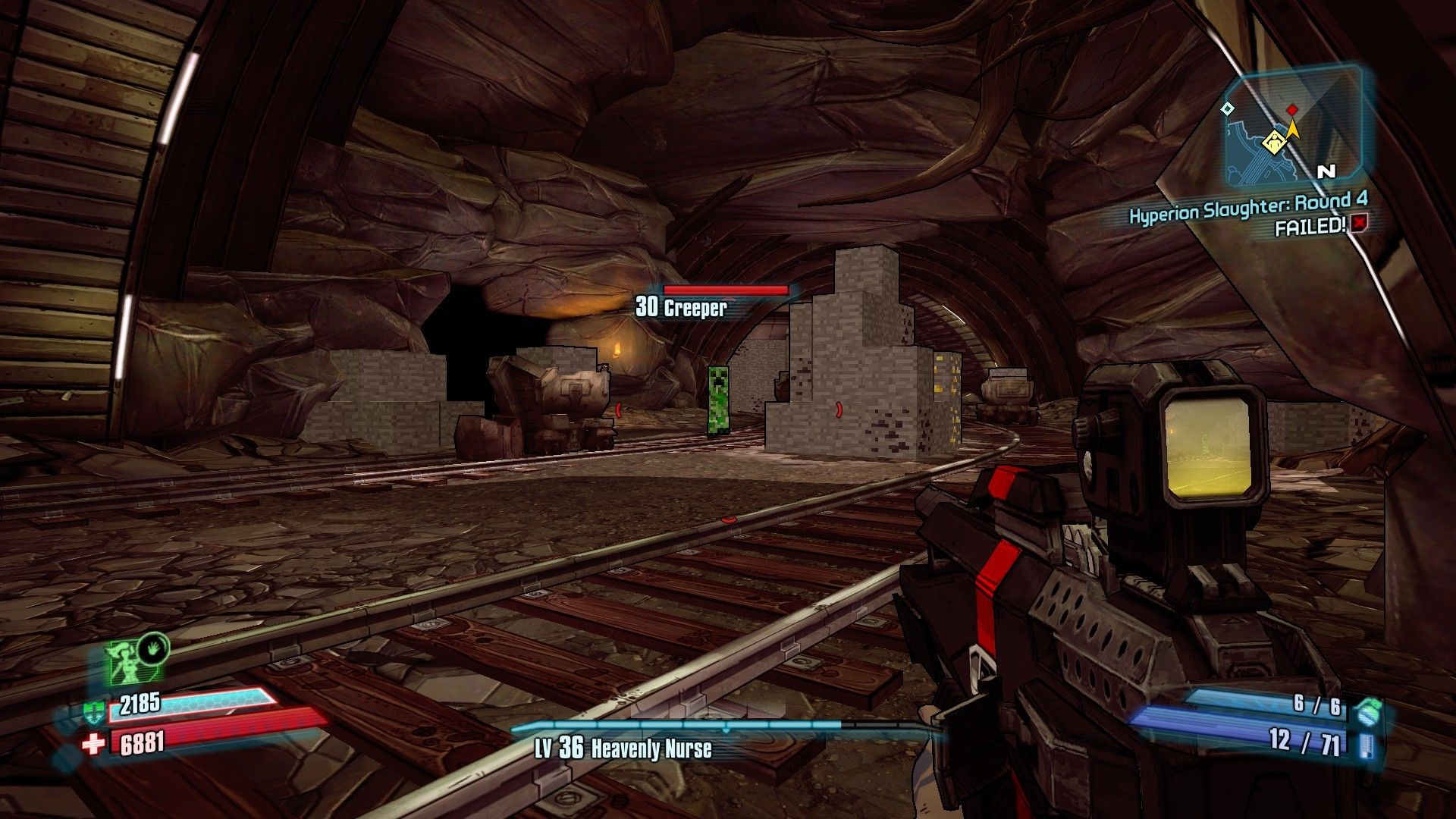The height and width of the screenshot is (819, 1456).
Task: Click the grenade icon beside the 6/6 count
Action: 1365,710
